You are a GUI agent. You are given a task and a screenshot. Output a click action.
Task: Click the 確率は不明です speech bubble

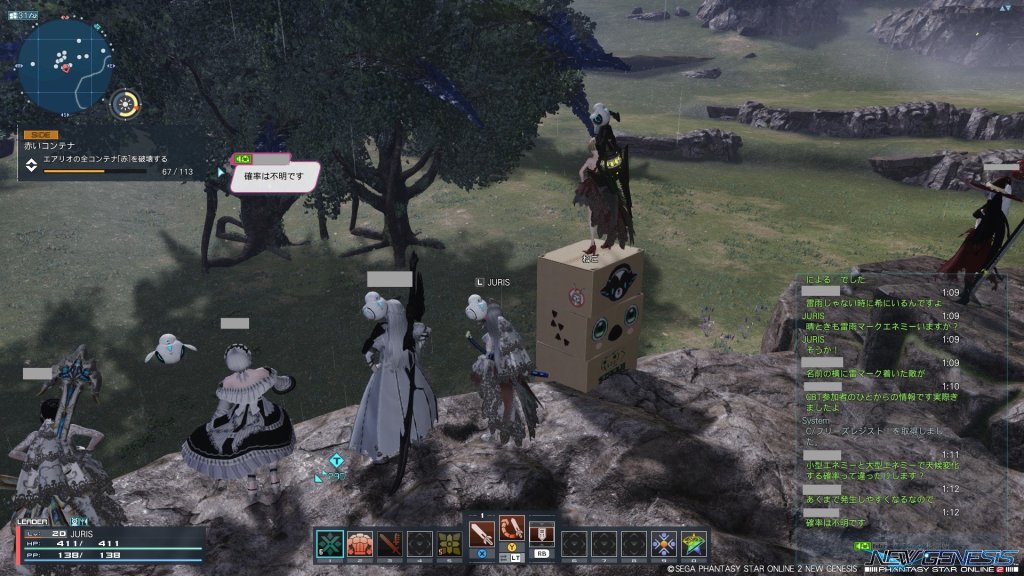275,177
